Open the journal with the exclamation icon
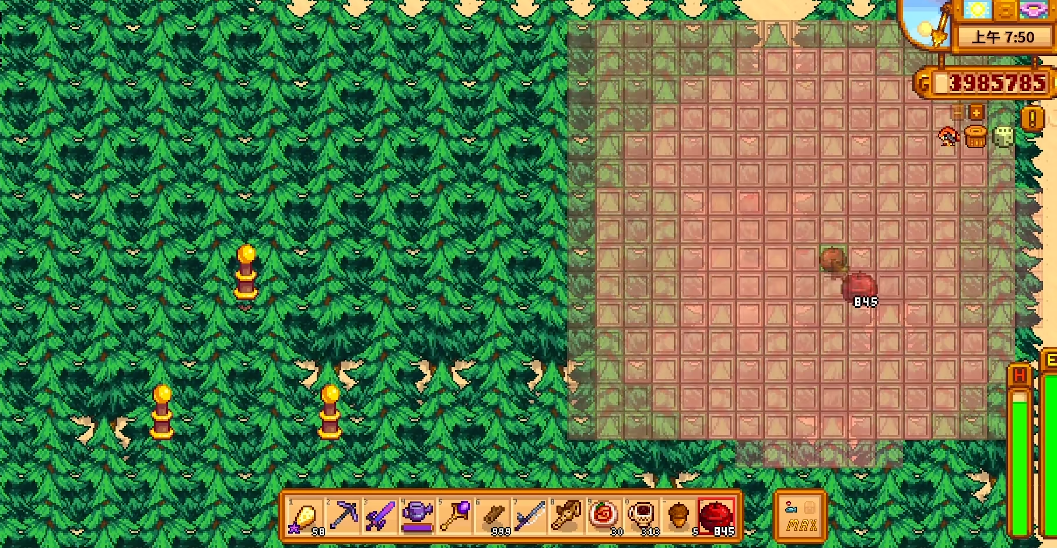The height and width of the screenshot is (548, 1057). click(x=1032, y=118)
